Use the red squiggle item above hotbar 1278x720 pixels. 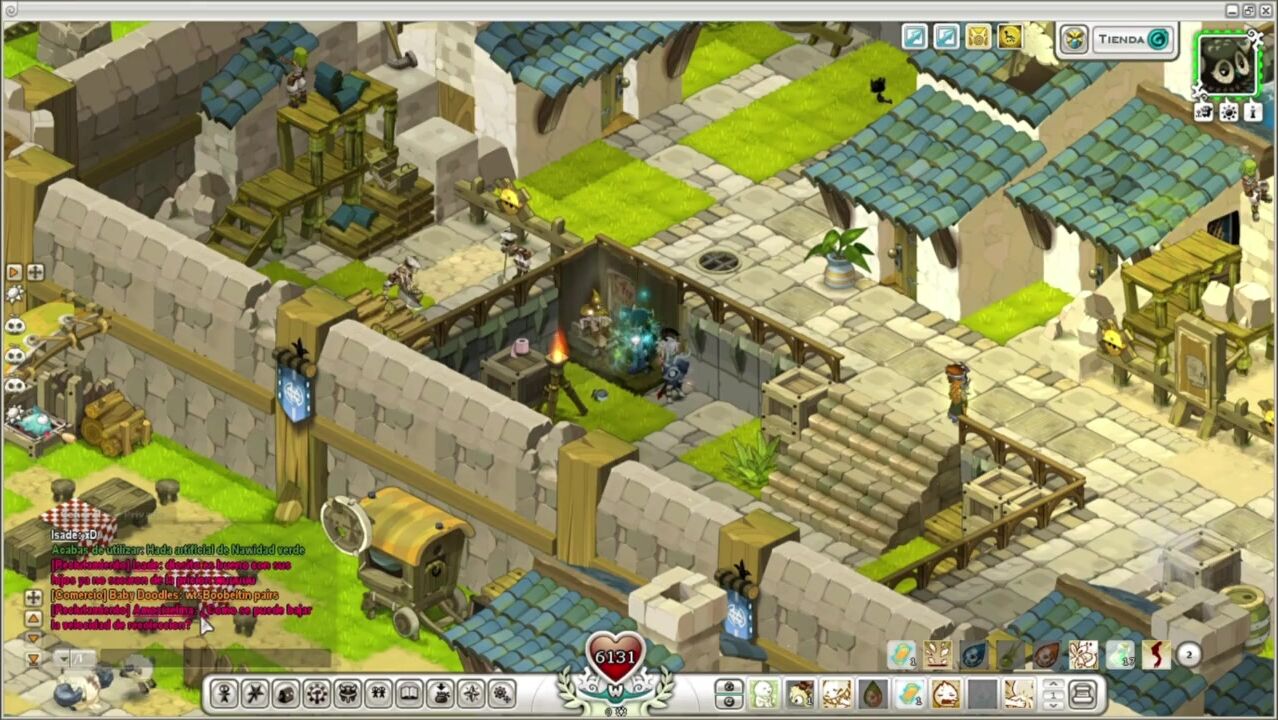[x=1155, y=655]
